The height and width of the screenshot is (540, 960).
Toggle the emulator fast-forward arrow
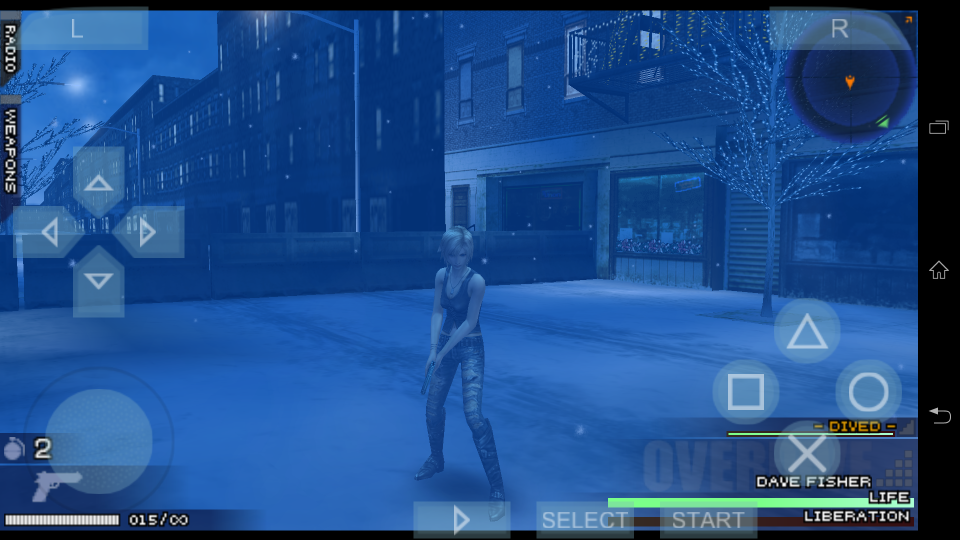pyautogui.click(x=461, y=519)
